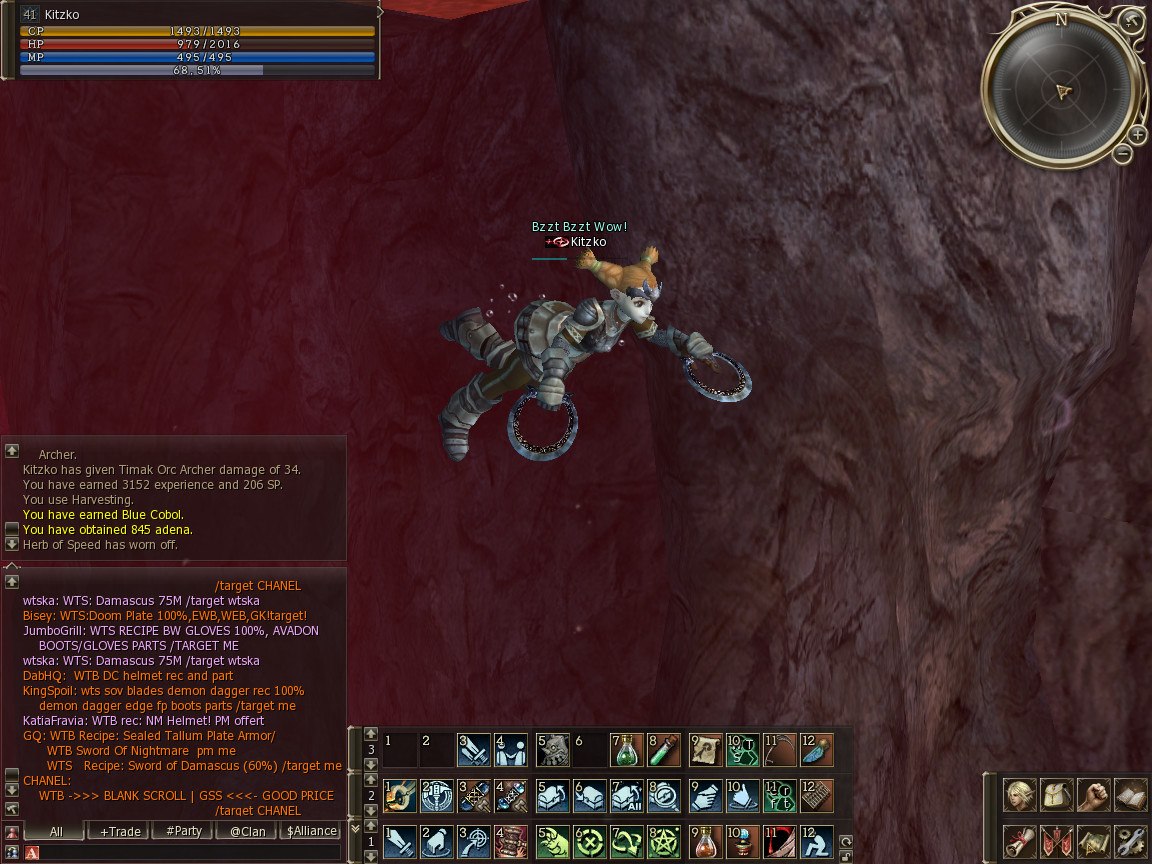The width and height of the screenshot is (1152, 864).
Task: Select the @Clan chat tab
Action: pyautogui.click(x=247, y=831)
